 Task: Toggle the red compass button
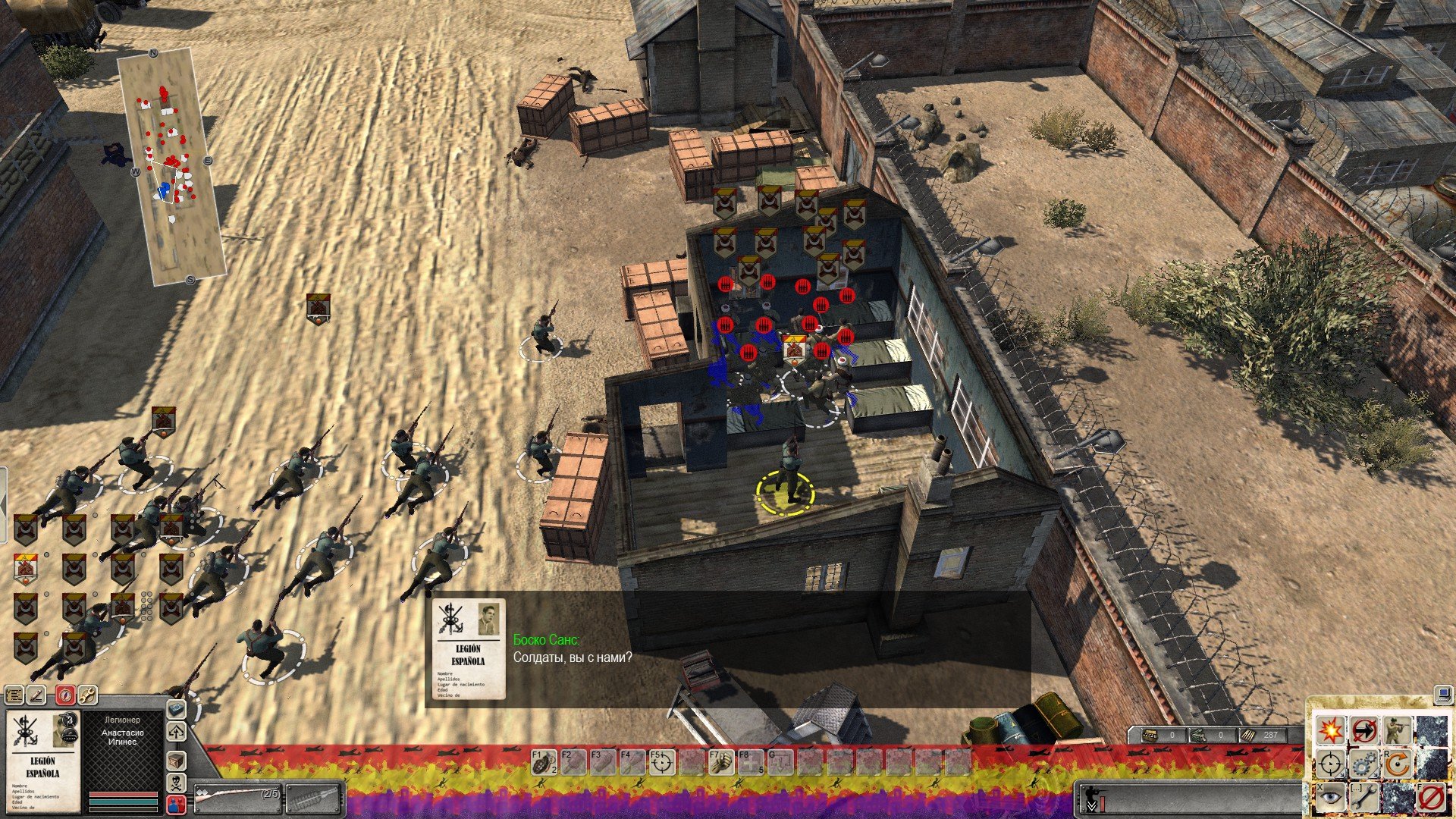[x=66, y=695]
